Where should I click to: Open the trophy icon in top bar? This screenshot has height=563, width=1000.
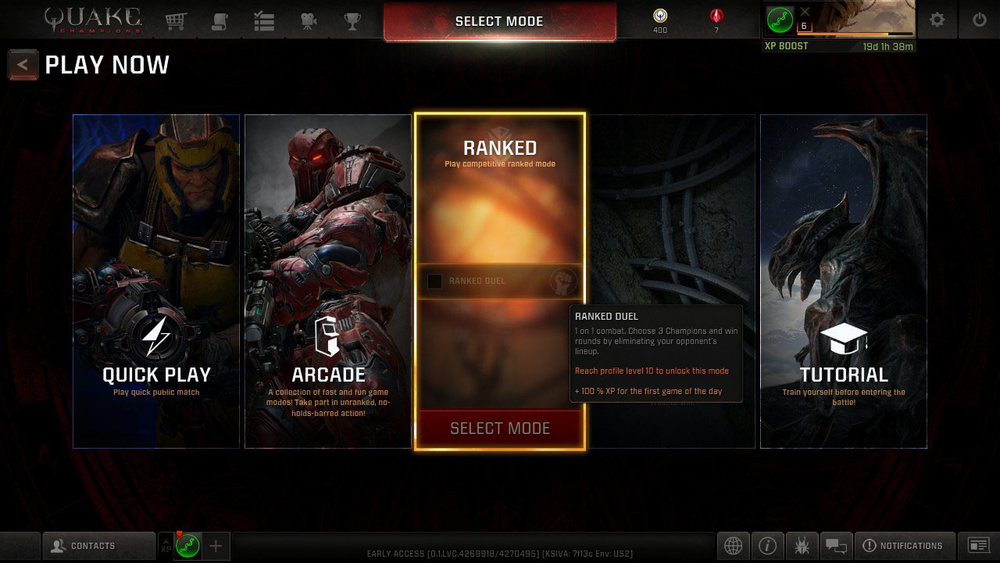[352, 20]
